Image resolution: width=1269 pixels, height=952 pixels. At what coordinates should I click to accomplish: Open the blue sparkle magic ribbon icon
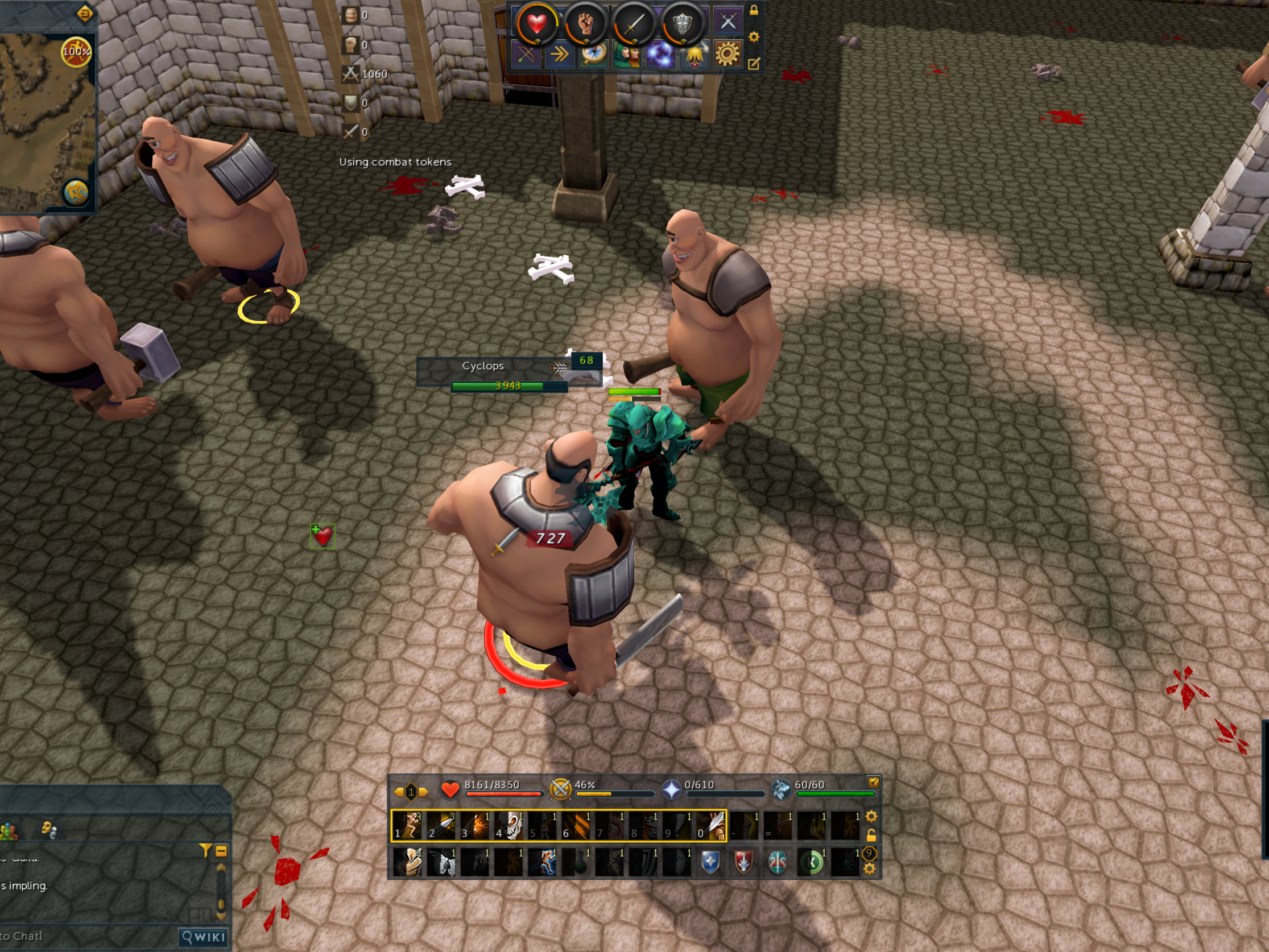[x=660, y=55]
